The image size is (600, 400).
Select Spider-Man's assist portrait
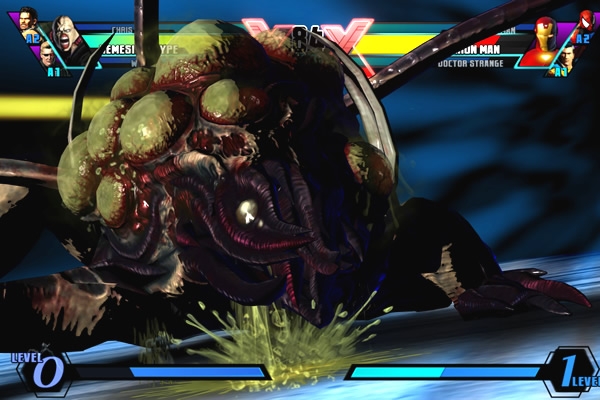tap(585, 20)
